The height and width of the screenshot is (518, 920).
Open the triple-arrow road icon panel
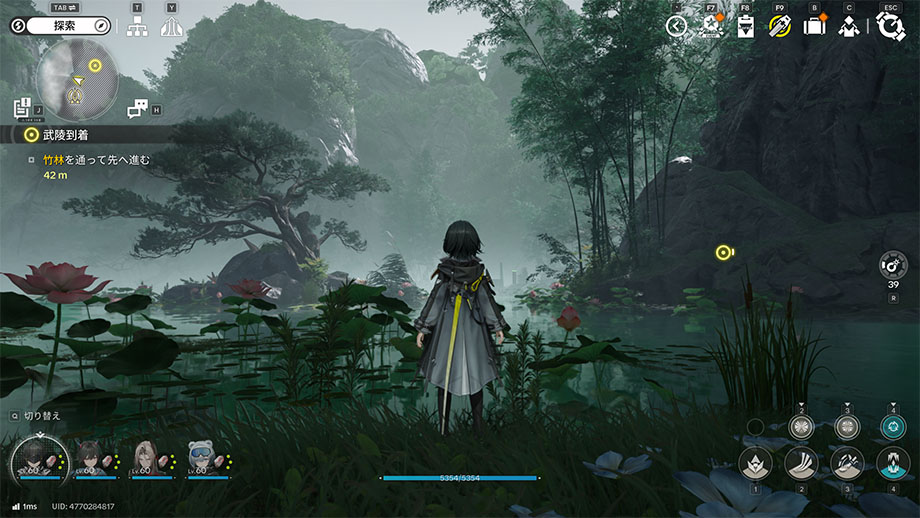click(171, 27)
